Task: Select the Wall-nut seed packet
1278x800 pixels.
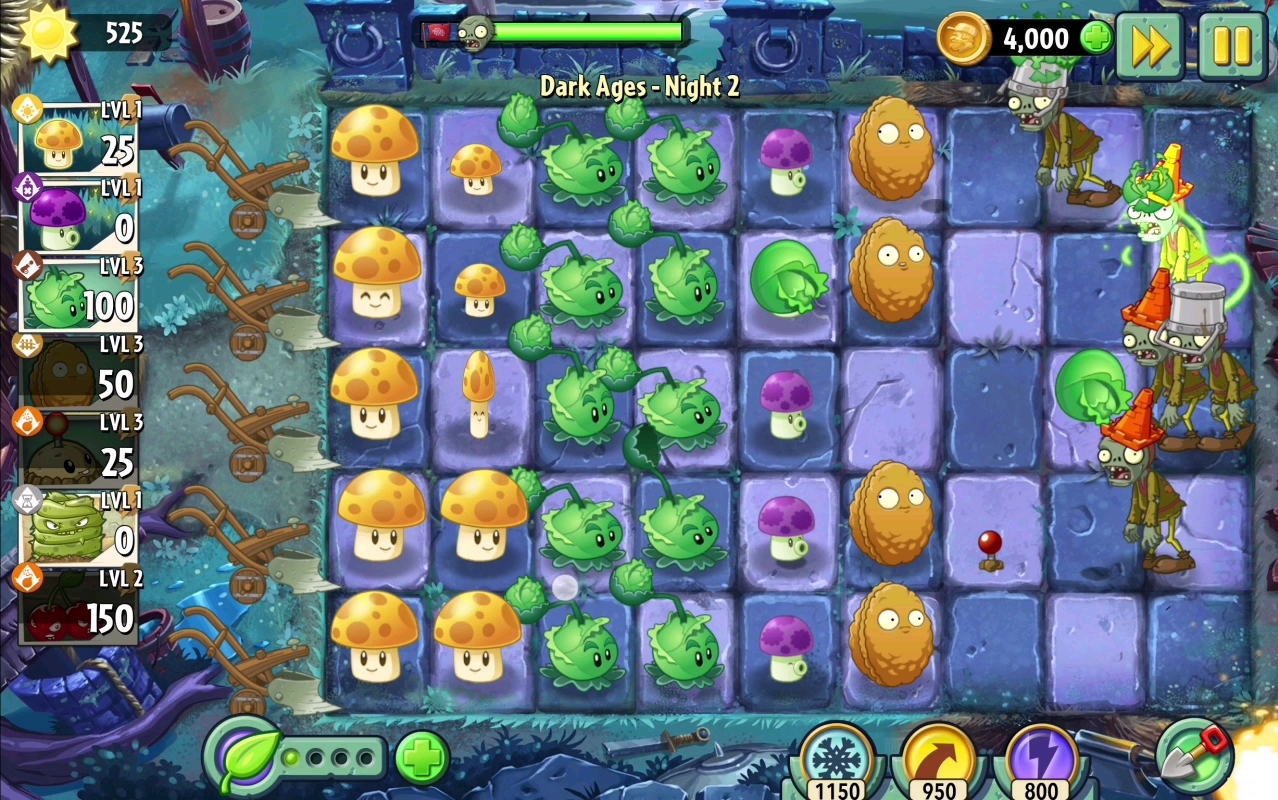Action: [x=80, y=373]
